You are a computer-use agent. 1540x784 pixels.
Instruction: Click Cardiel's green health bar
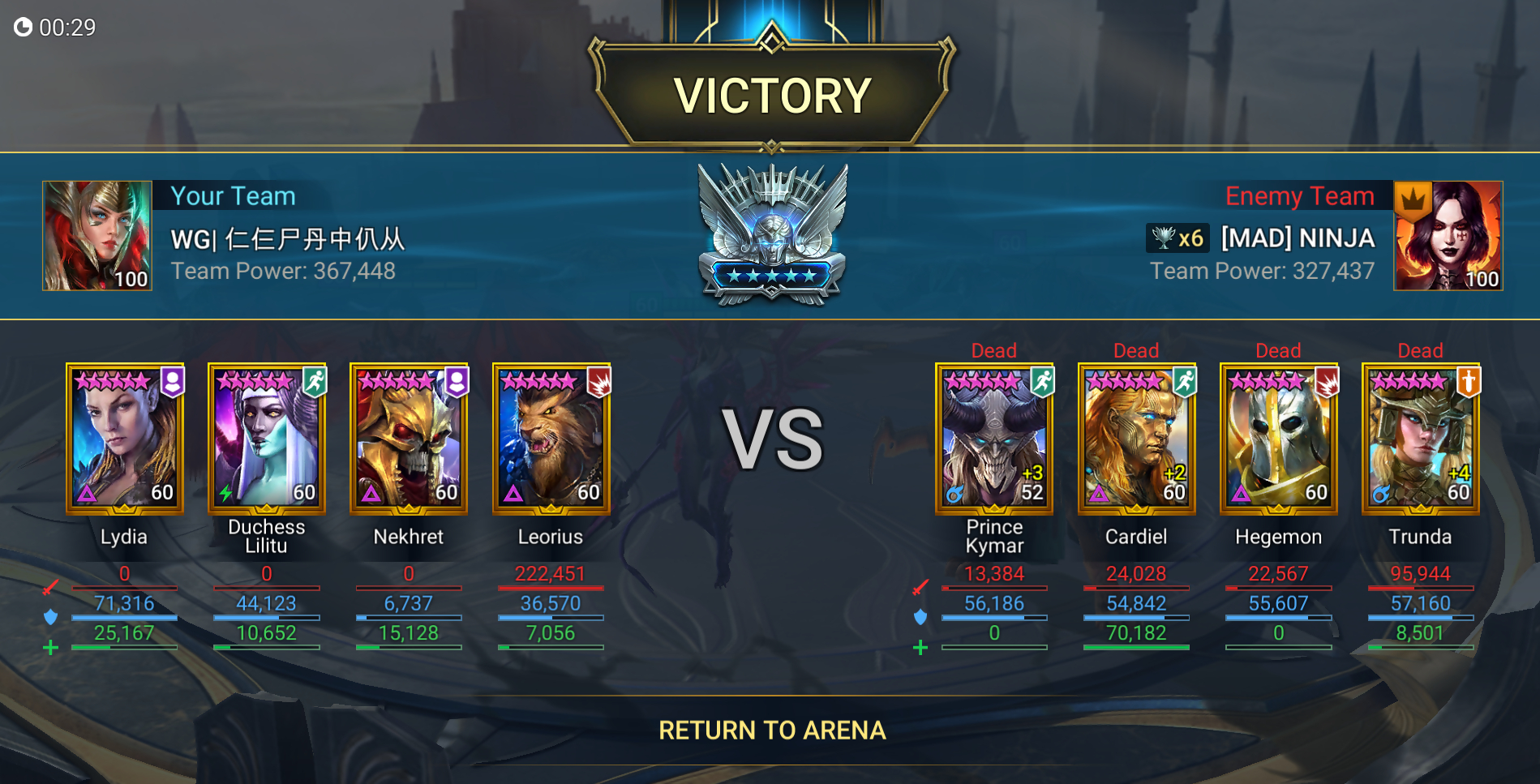1136,646
